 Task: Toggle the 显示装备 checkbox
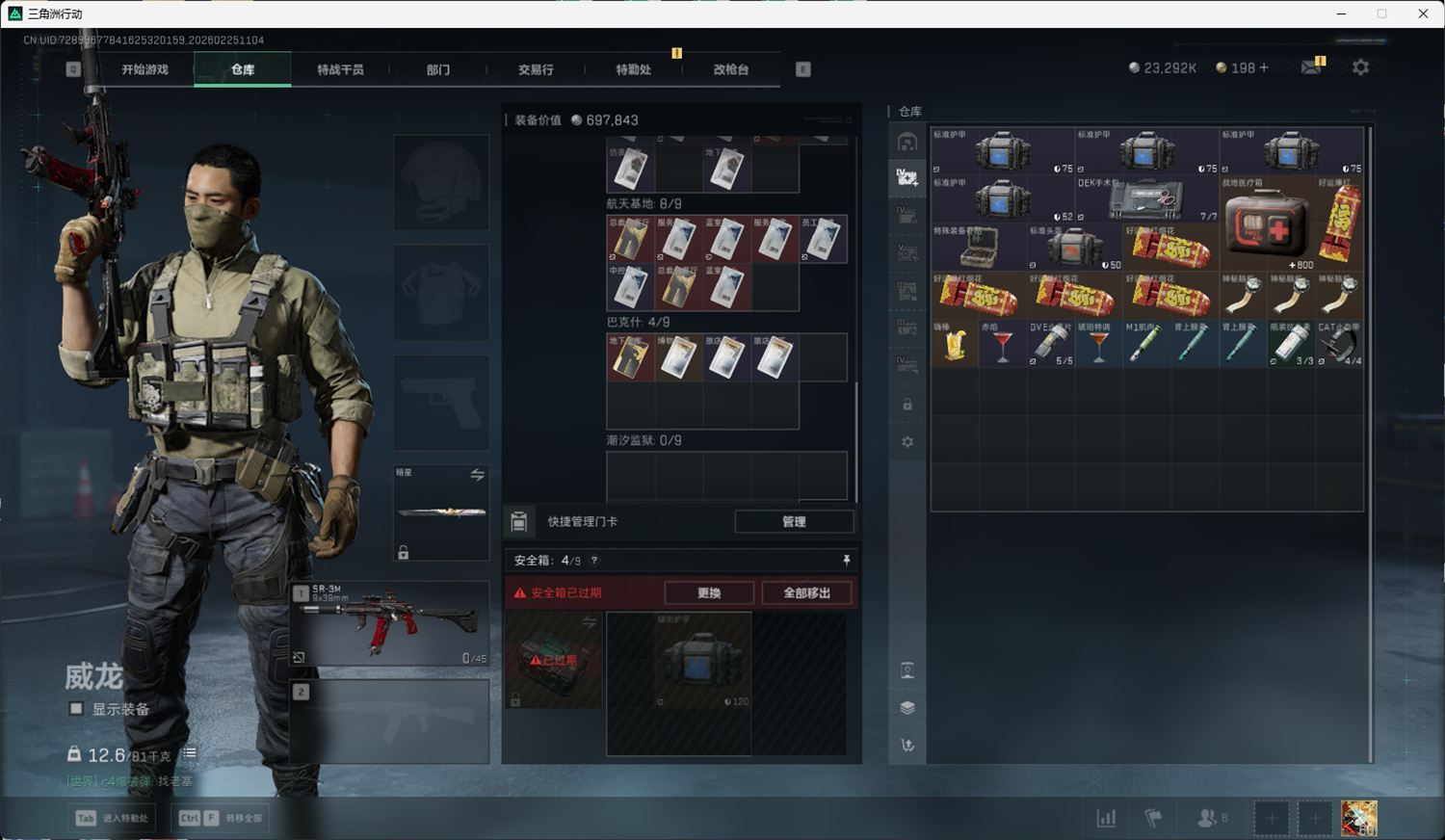pos(76,709)
